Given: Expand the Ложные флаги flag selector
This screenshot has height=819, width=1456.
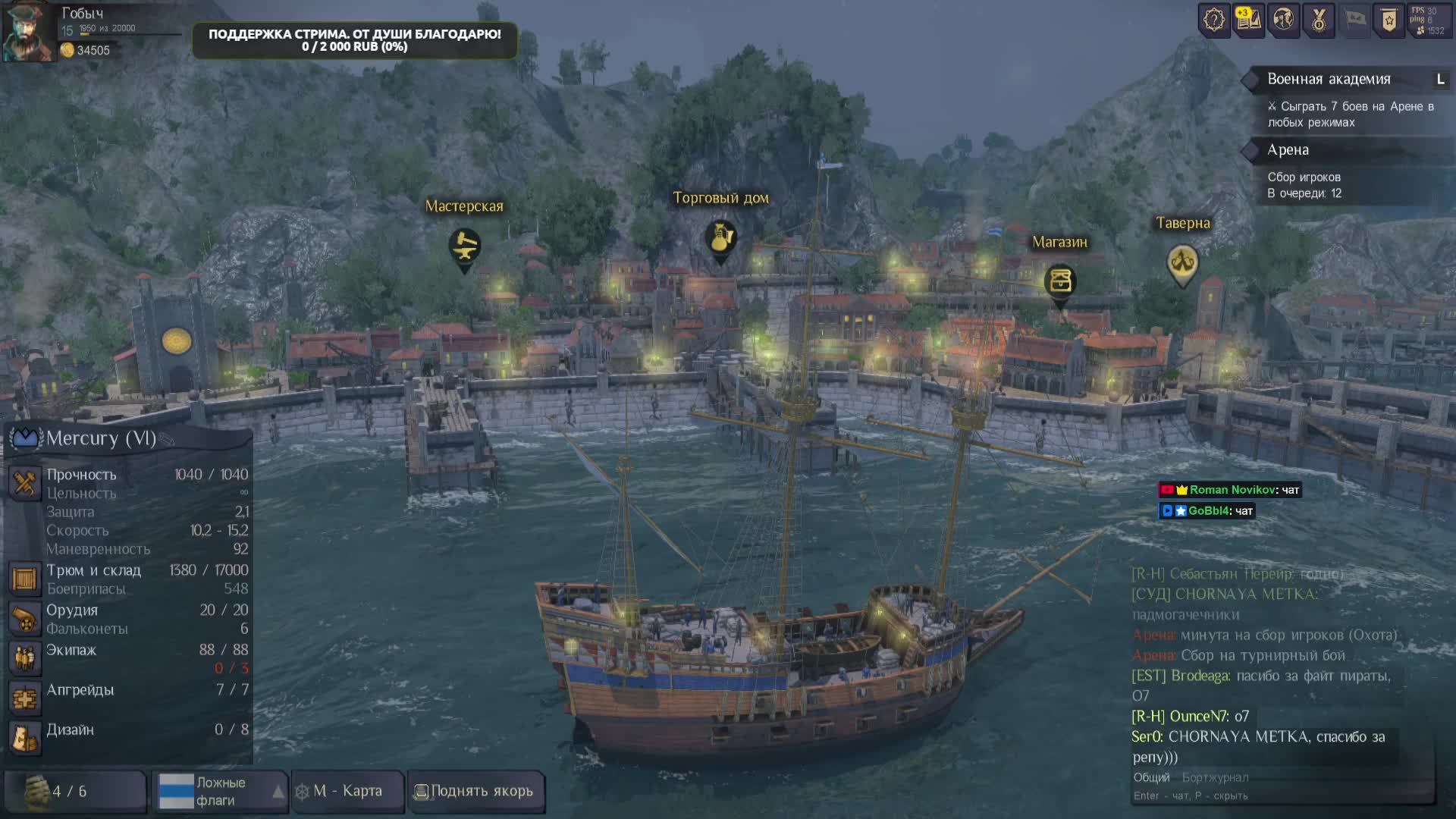Looking at the screenshot, I should tap(278, 792).
